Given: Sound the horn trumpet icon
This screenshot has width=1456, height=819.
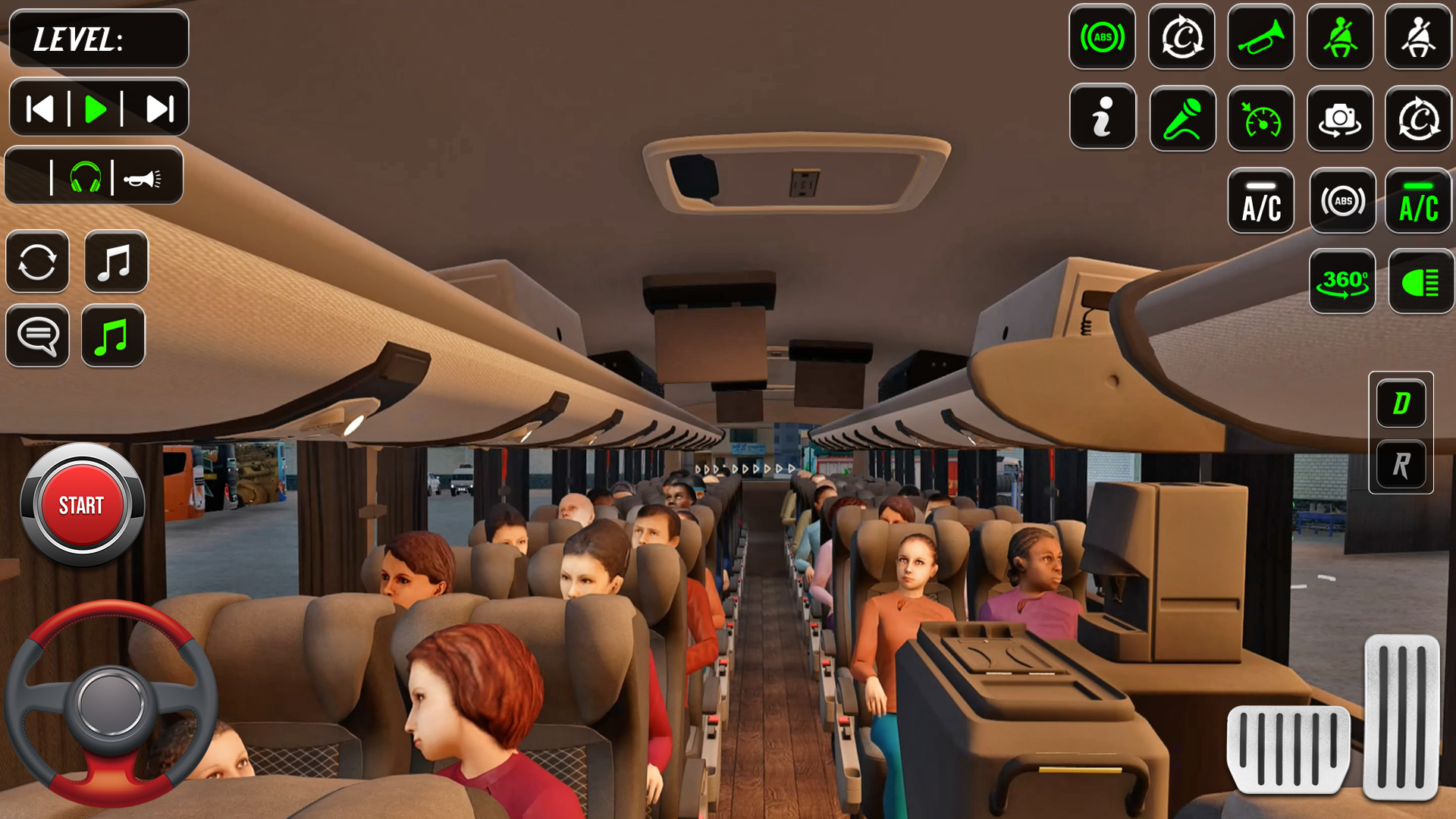Looking at the screenshot, I should (1260, 38).
